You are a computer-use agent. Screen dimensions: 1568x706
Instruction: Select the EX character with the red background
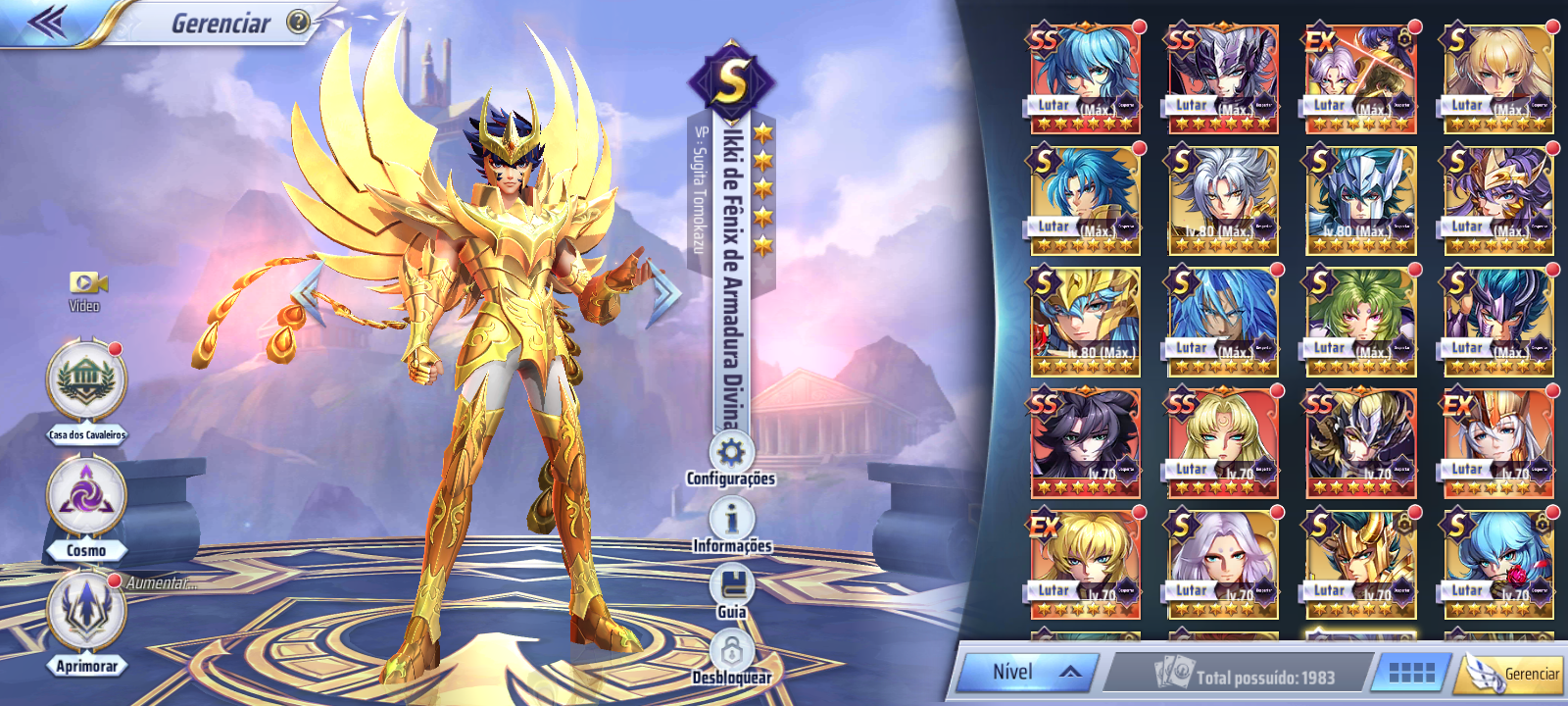(x=1360, y=78)
